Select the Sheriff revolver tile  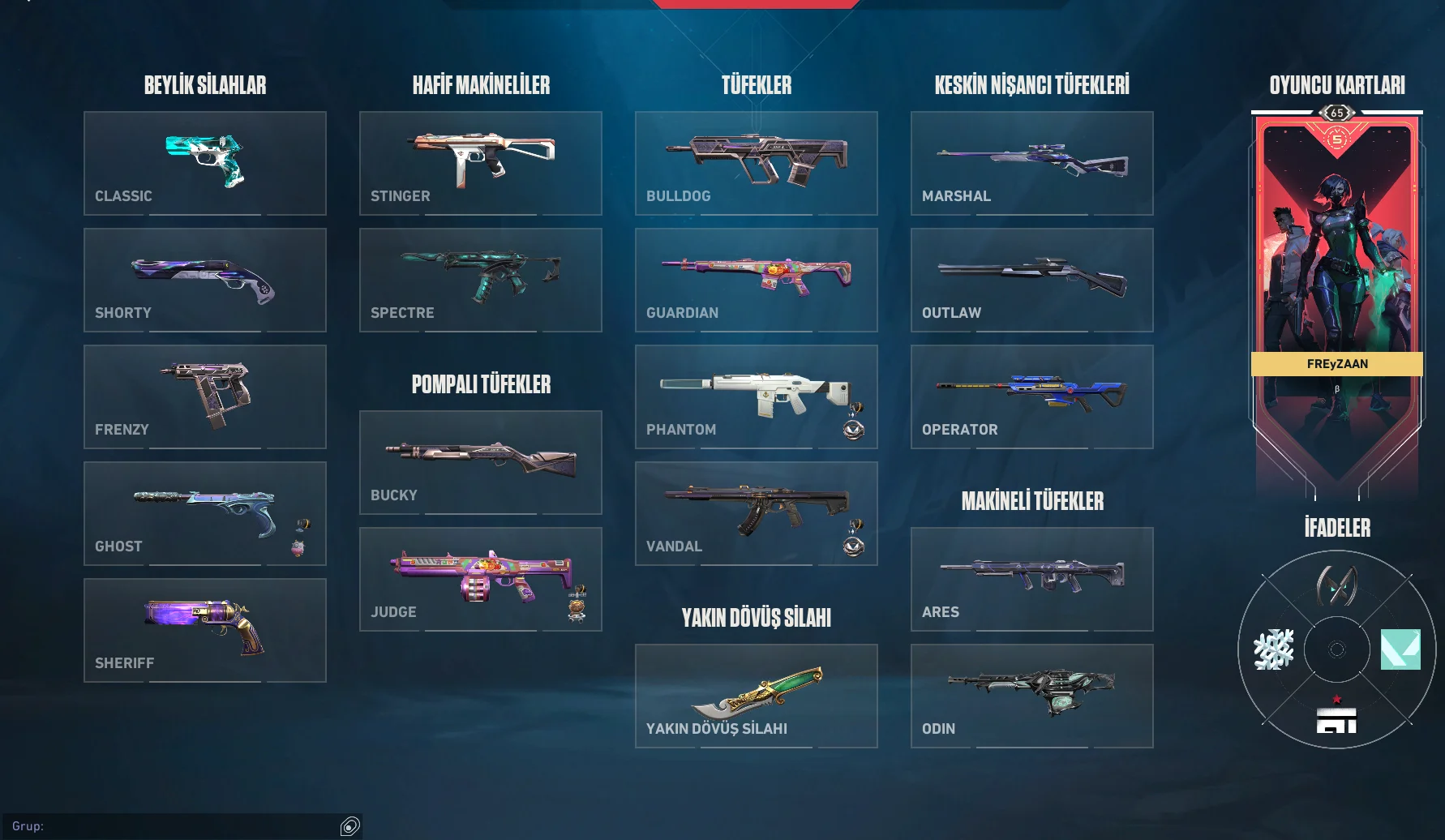coord(204,630)
